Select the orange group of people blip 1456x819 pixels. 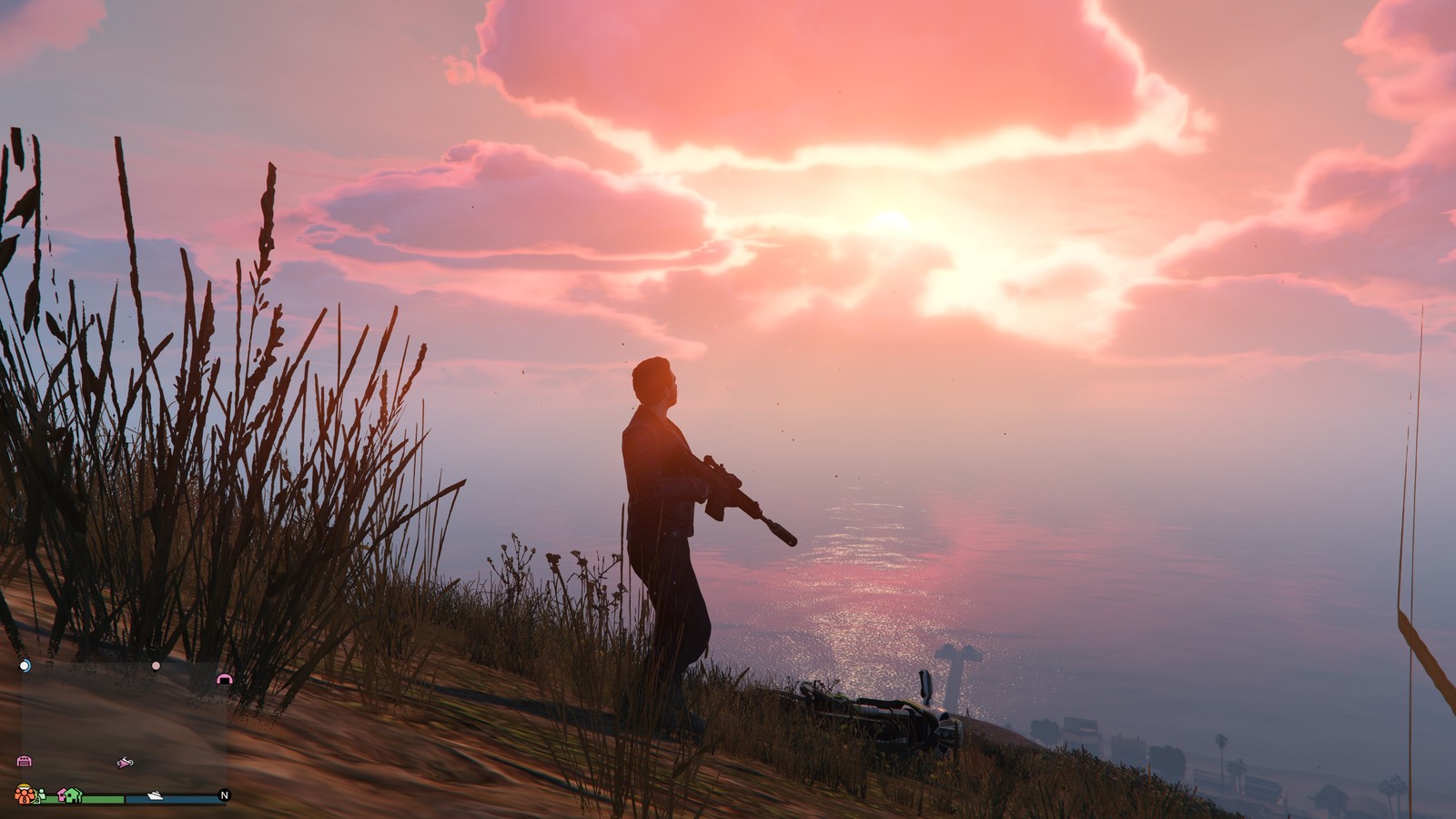click(x=25, y=794)
